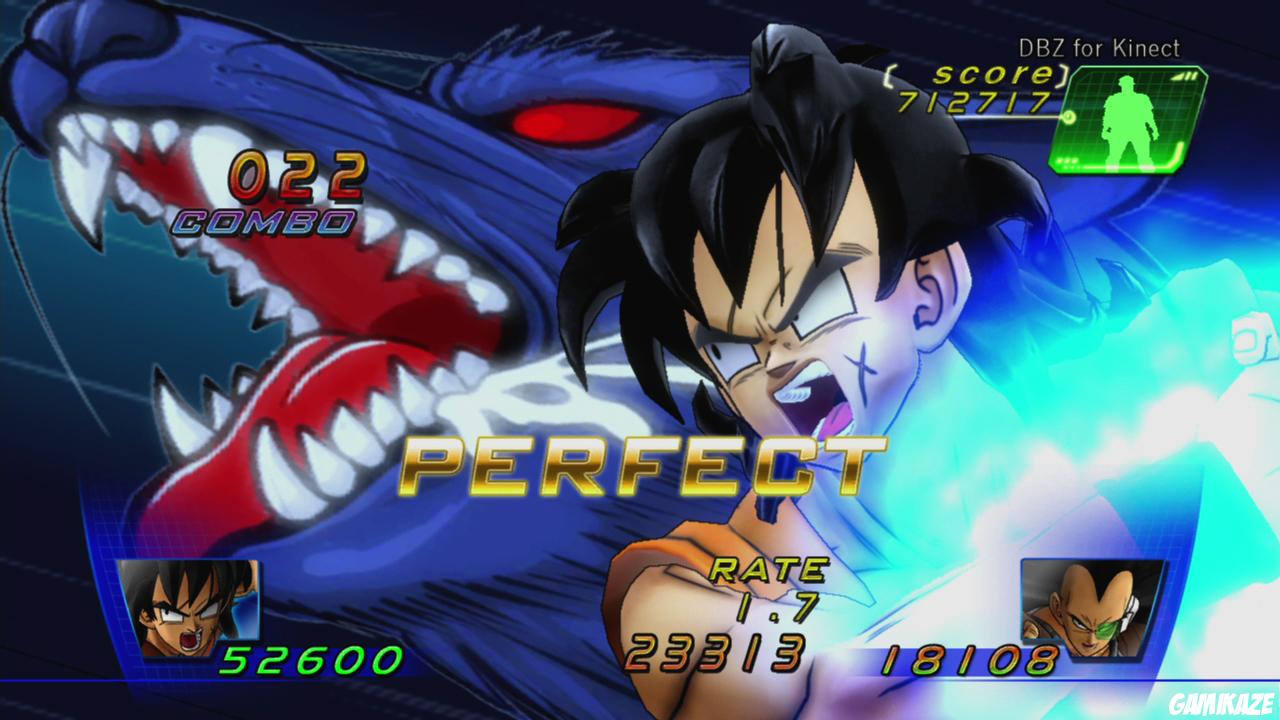This screenshot has height=720, width=1280.
Task: Click the signal strength bars on the Kinect panel
Action: 1184,77
